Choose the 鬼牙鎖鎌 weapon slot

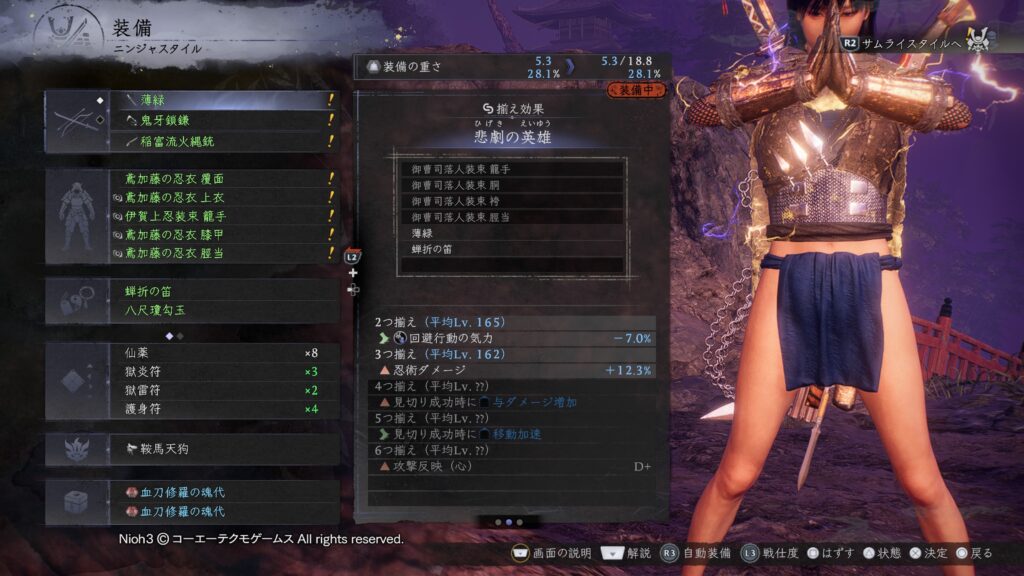[220, 121]
